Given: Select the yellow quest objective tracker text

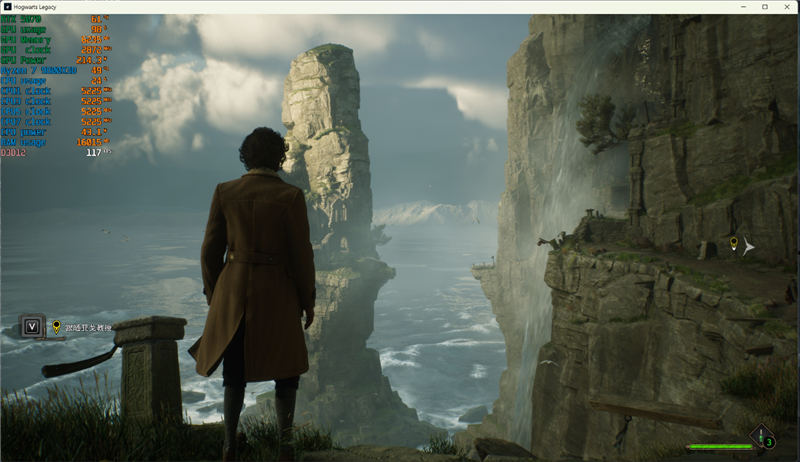Looking at the screenshot, I should pos(88,326).
